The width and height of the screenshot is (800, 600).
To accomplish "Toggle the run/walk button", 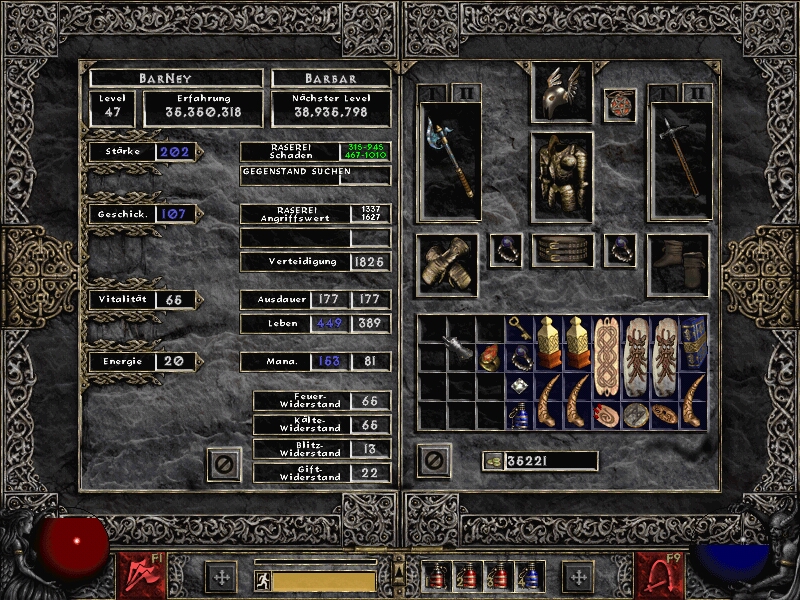I will (262, 581).
